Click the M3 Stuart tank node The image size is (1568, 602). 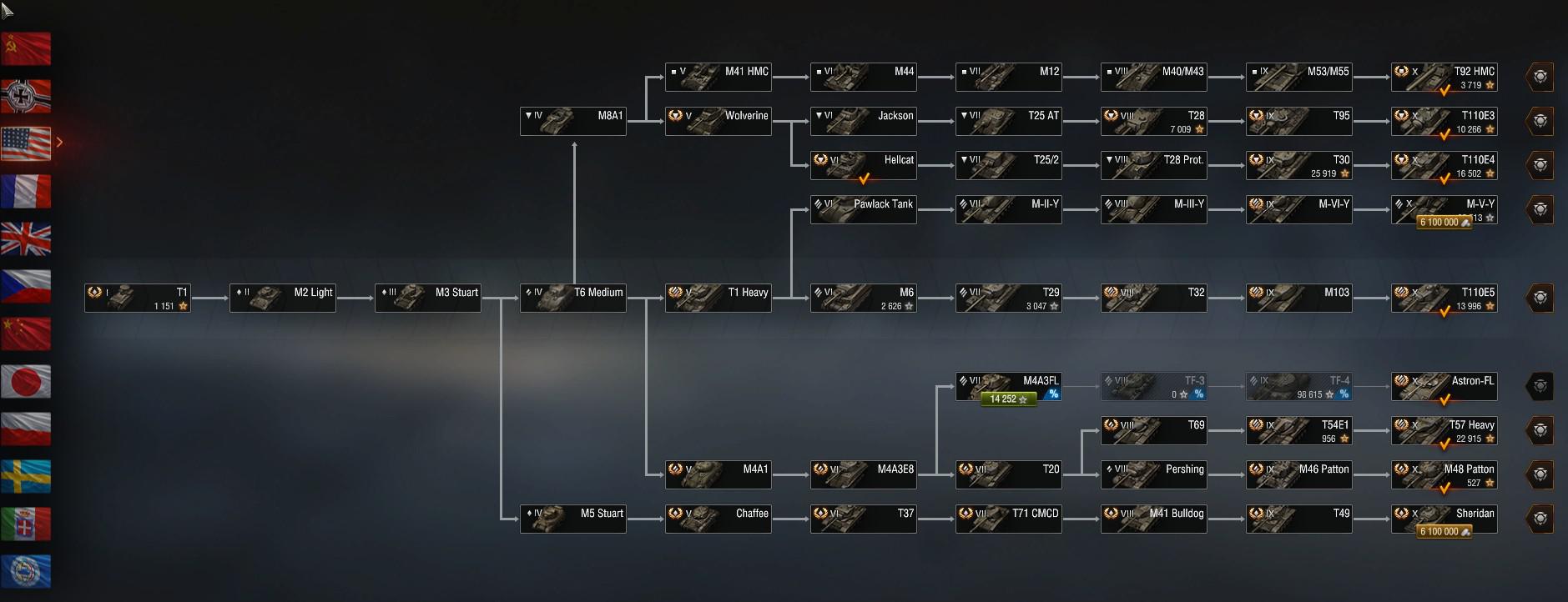(x=428, y=298)
